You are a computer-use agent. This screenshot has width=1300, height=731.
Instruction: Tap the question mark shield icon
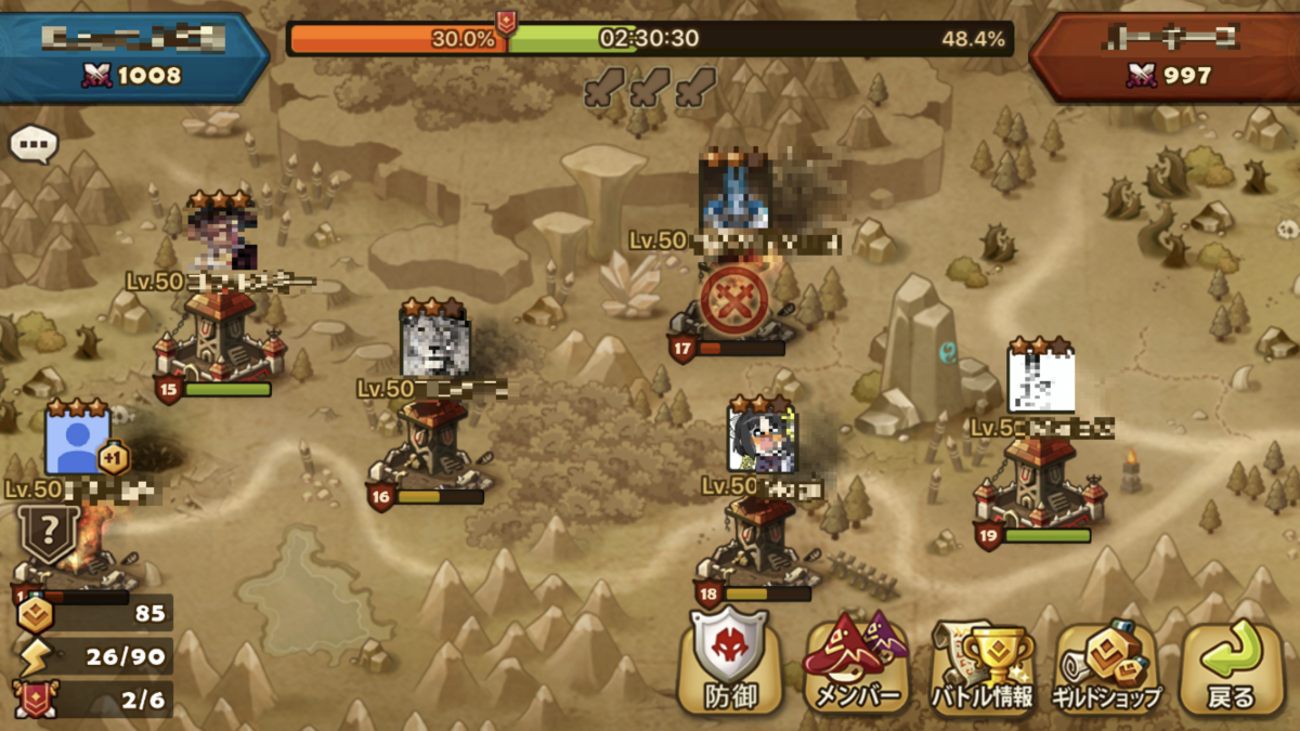(x=45, y=535)
